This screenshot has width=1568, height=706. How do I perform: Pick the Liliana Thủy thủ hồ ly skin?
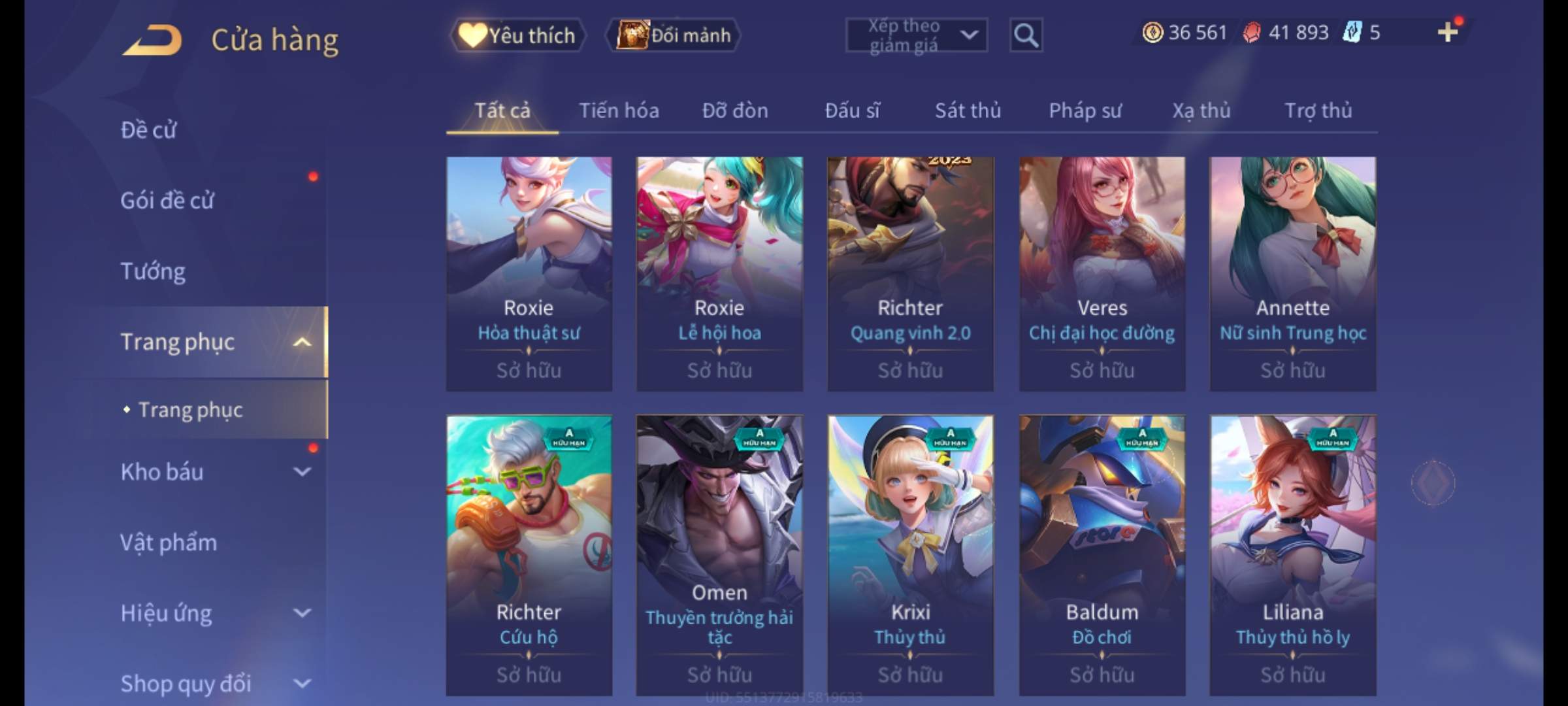(x=1292, y=554)
